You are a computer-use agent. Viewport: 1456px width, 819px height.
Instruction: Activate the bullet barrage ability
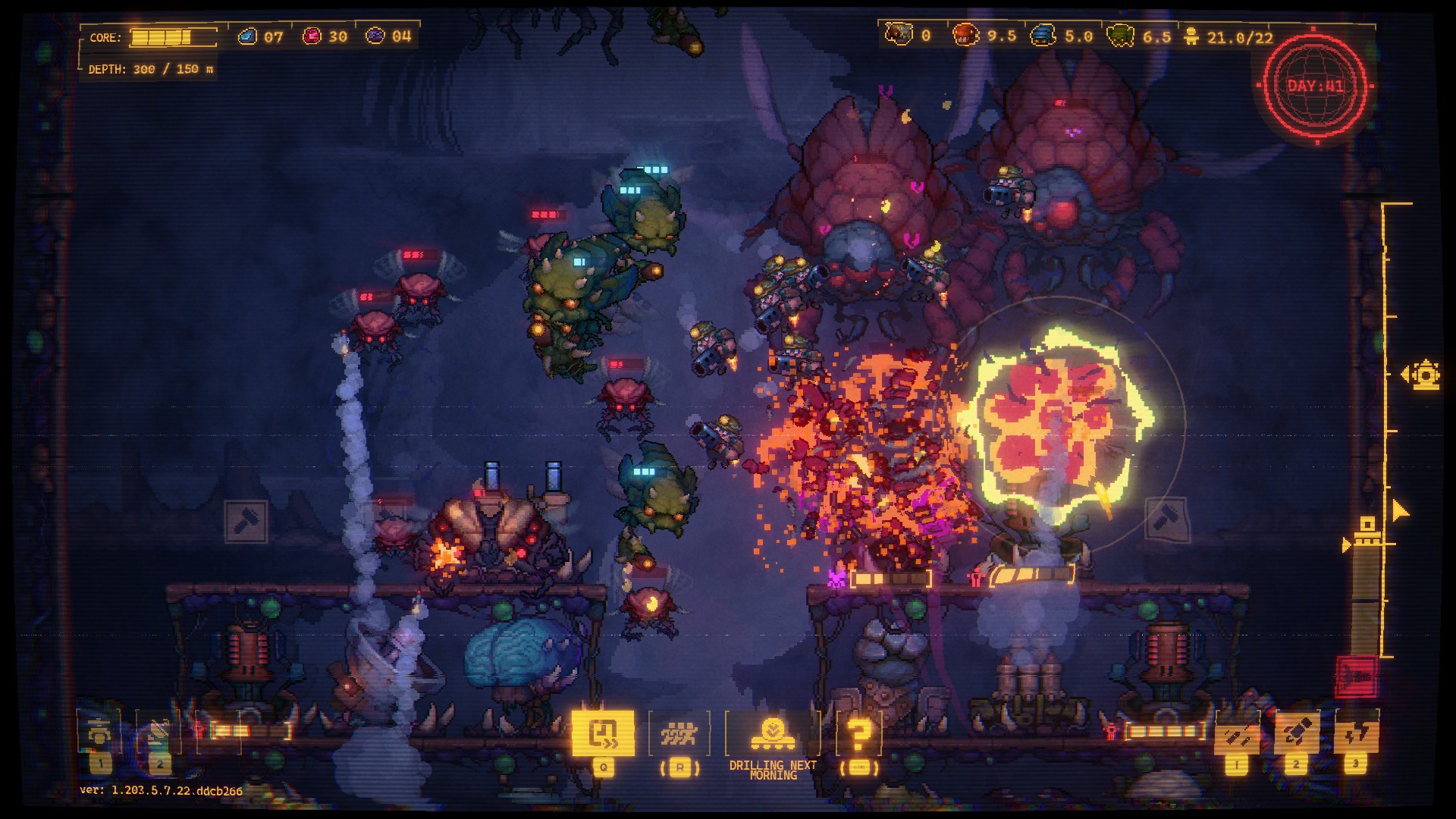(1237, 734)
